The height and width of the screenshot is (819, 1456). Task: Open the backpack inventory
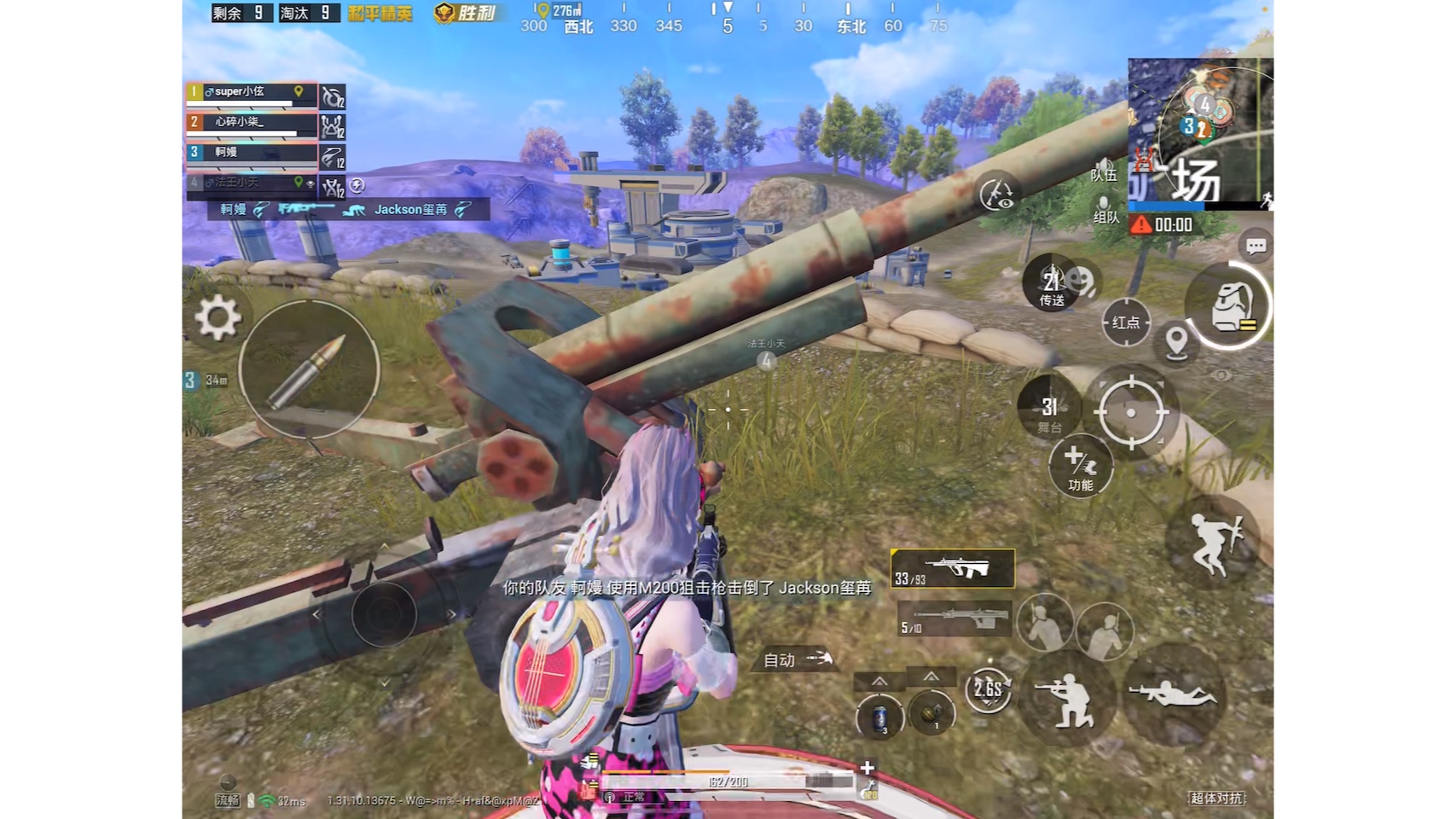(x=1228, y=305)
